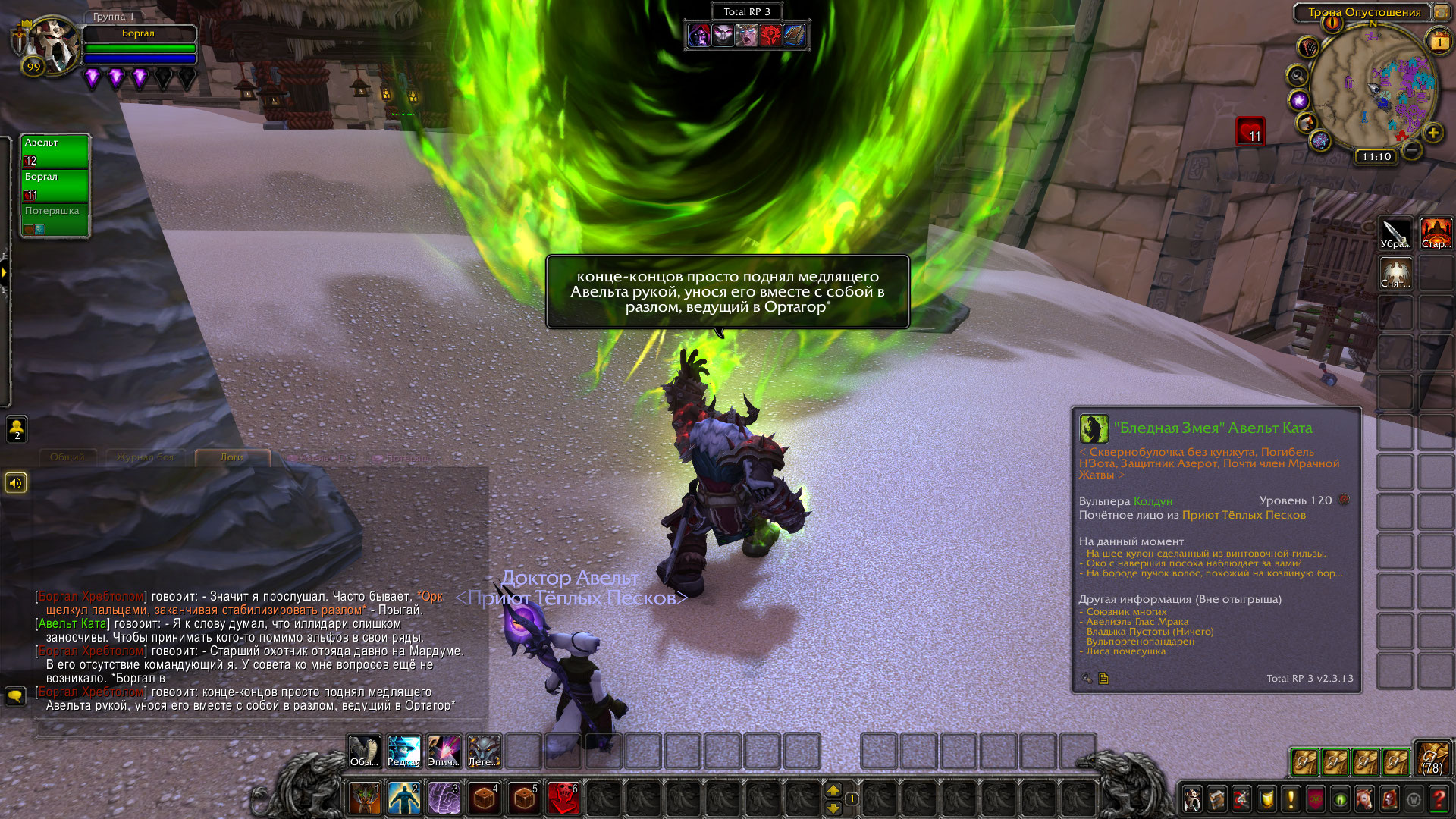Click the Леге... action button
The image size is (1456, 819).
click(x=483, y=752)
